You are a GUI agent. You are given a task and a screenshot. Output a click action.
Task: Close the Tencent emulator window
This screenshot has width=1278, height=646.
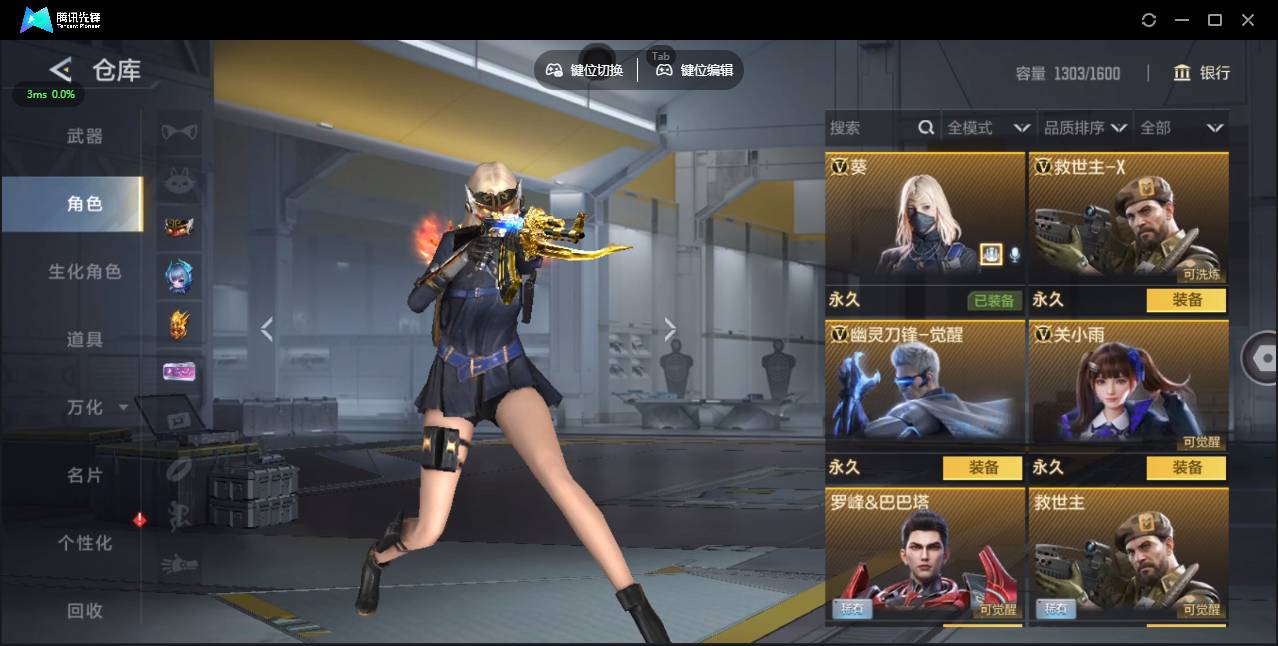click(1248, 20)
